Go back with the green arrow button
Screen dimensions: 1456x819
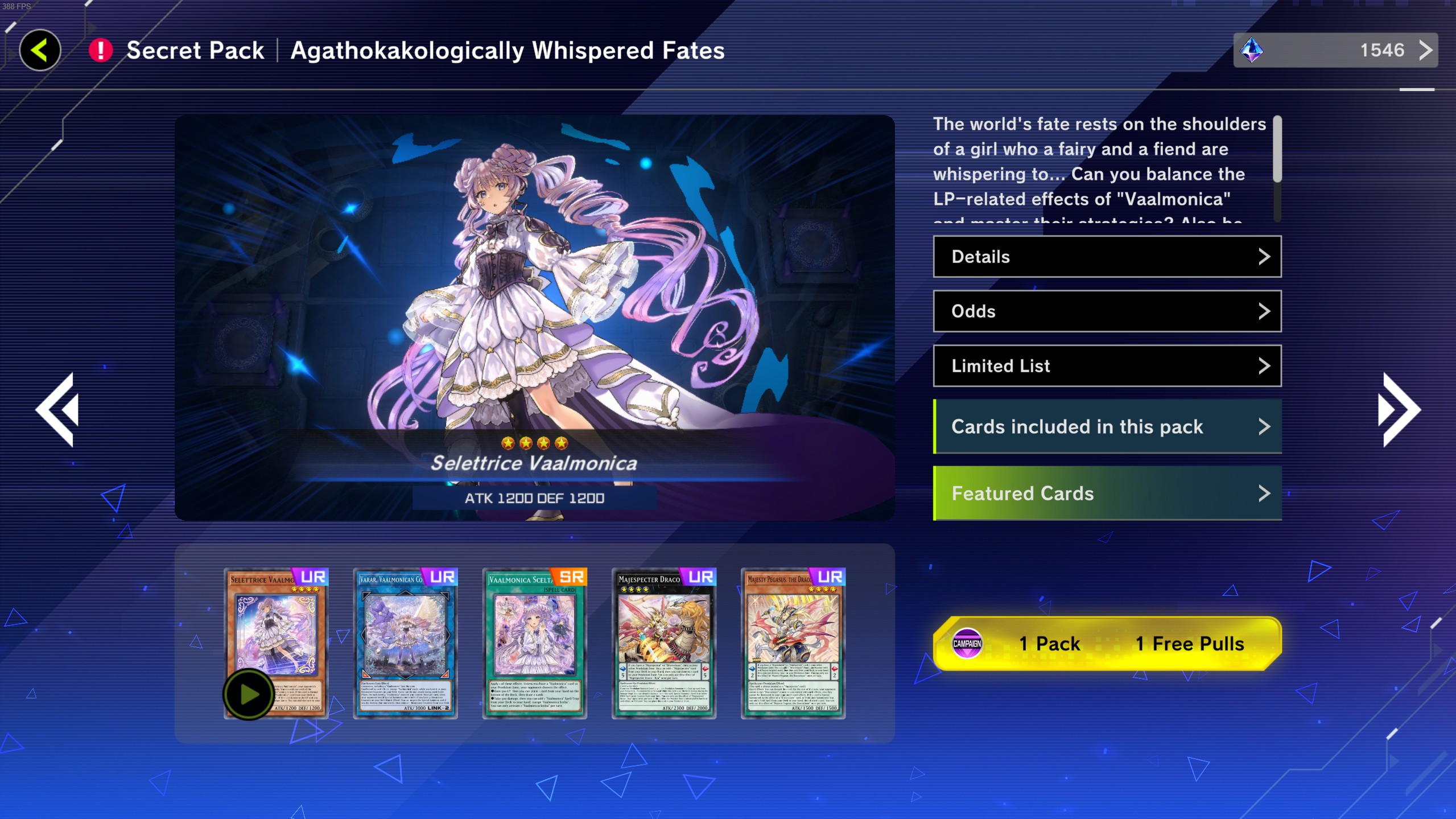40,51
